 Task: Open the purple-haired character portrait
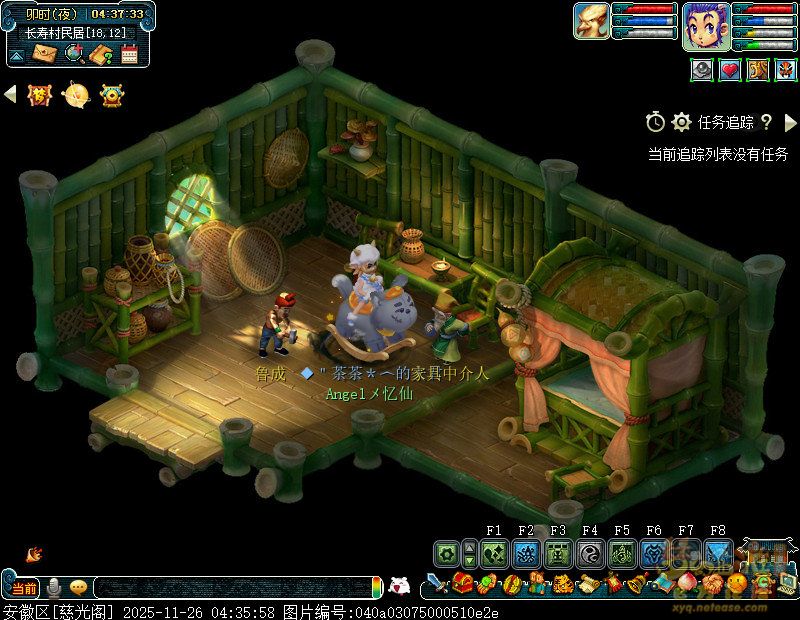pyautogui.click(x=705, y=25)
